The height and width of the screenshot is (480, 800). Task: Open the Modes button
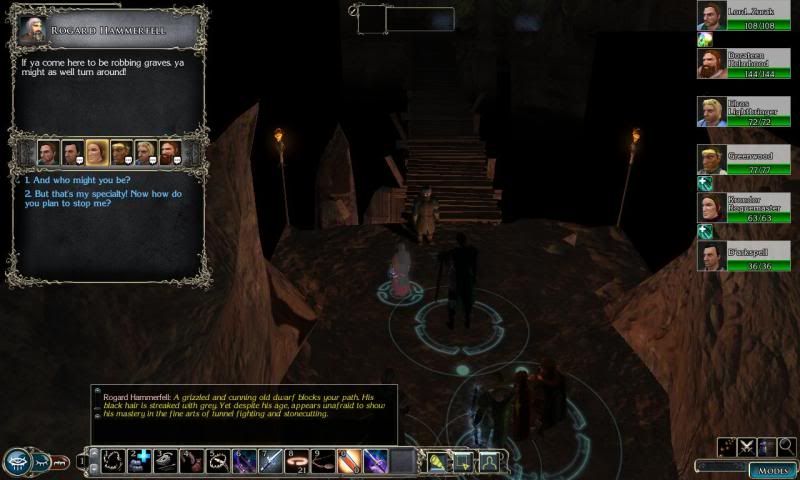[772, 470]
